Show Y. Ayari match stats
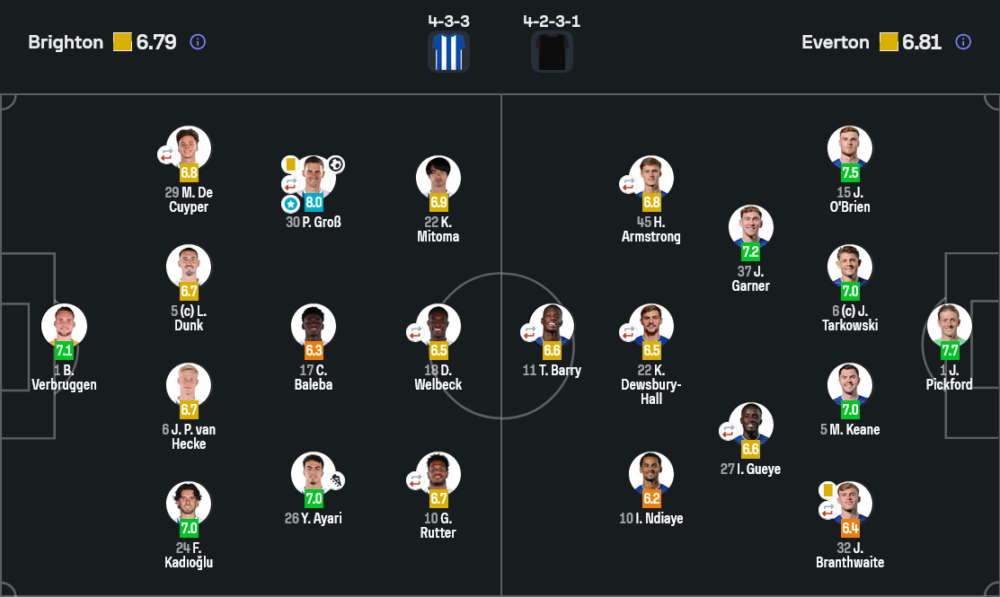The width and height of the screenshot is (1000, 597). pos(314,474)
